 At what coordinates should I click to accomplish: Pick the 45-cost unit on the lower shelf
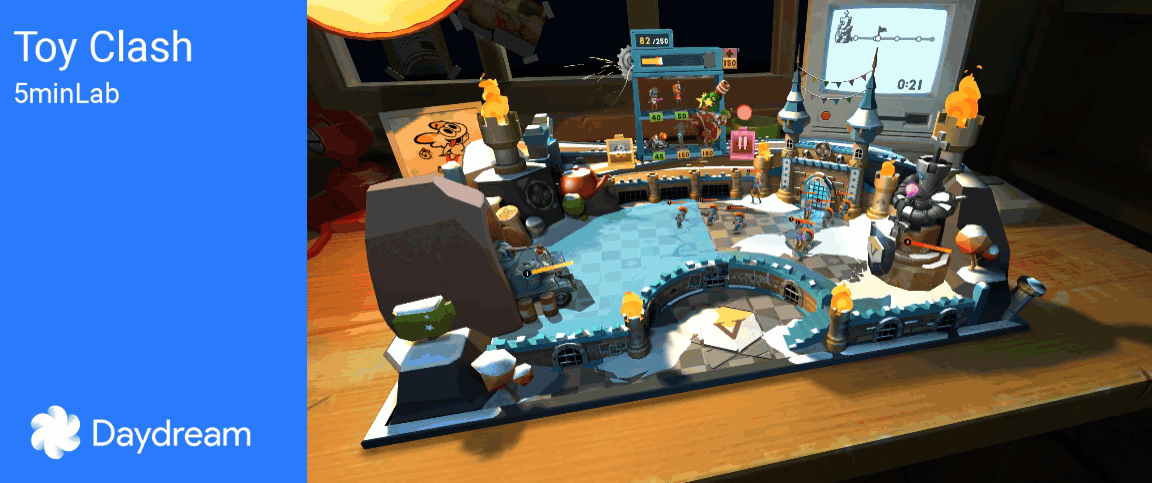pyautogui.click(x=658, y=140)
